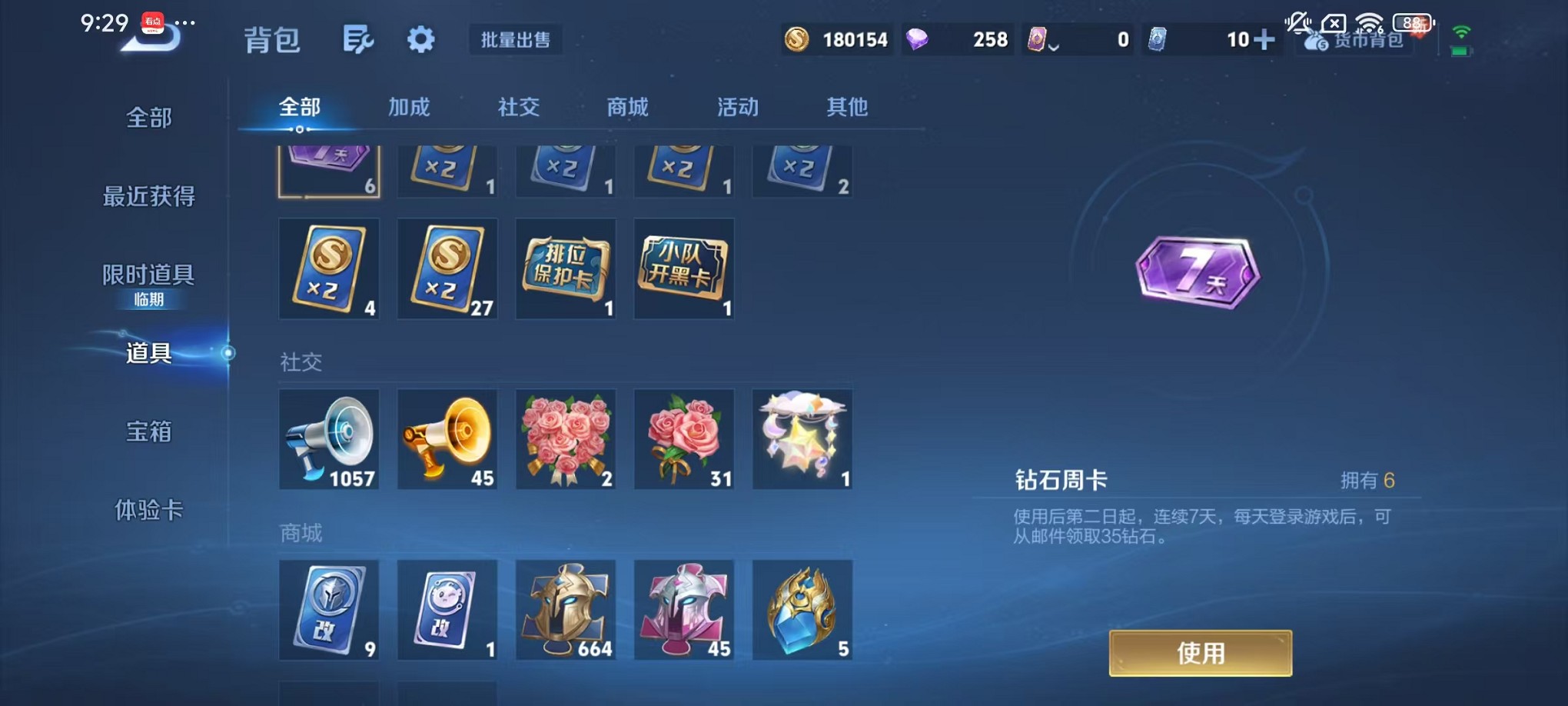
Task: Open the backpack settings gear icon
Action: click(420, 40)
